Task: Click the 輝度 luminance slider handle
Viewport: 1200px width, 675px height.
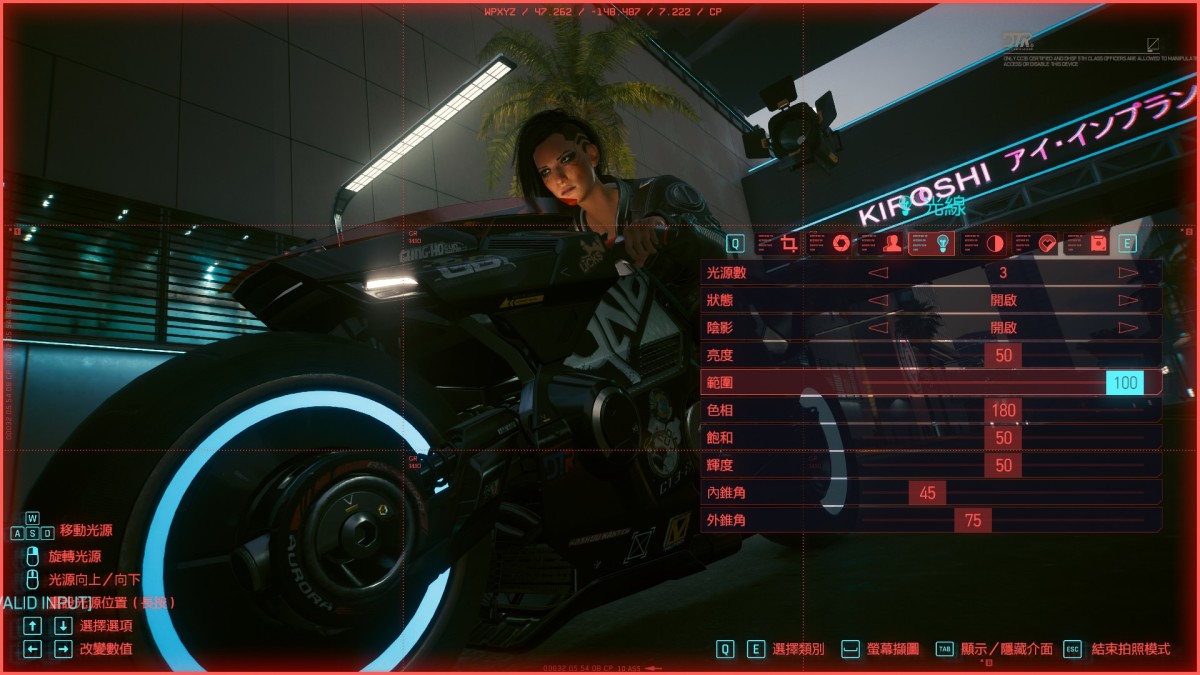Action: coord(1003,465)
